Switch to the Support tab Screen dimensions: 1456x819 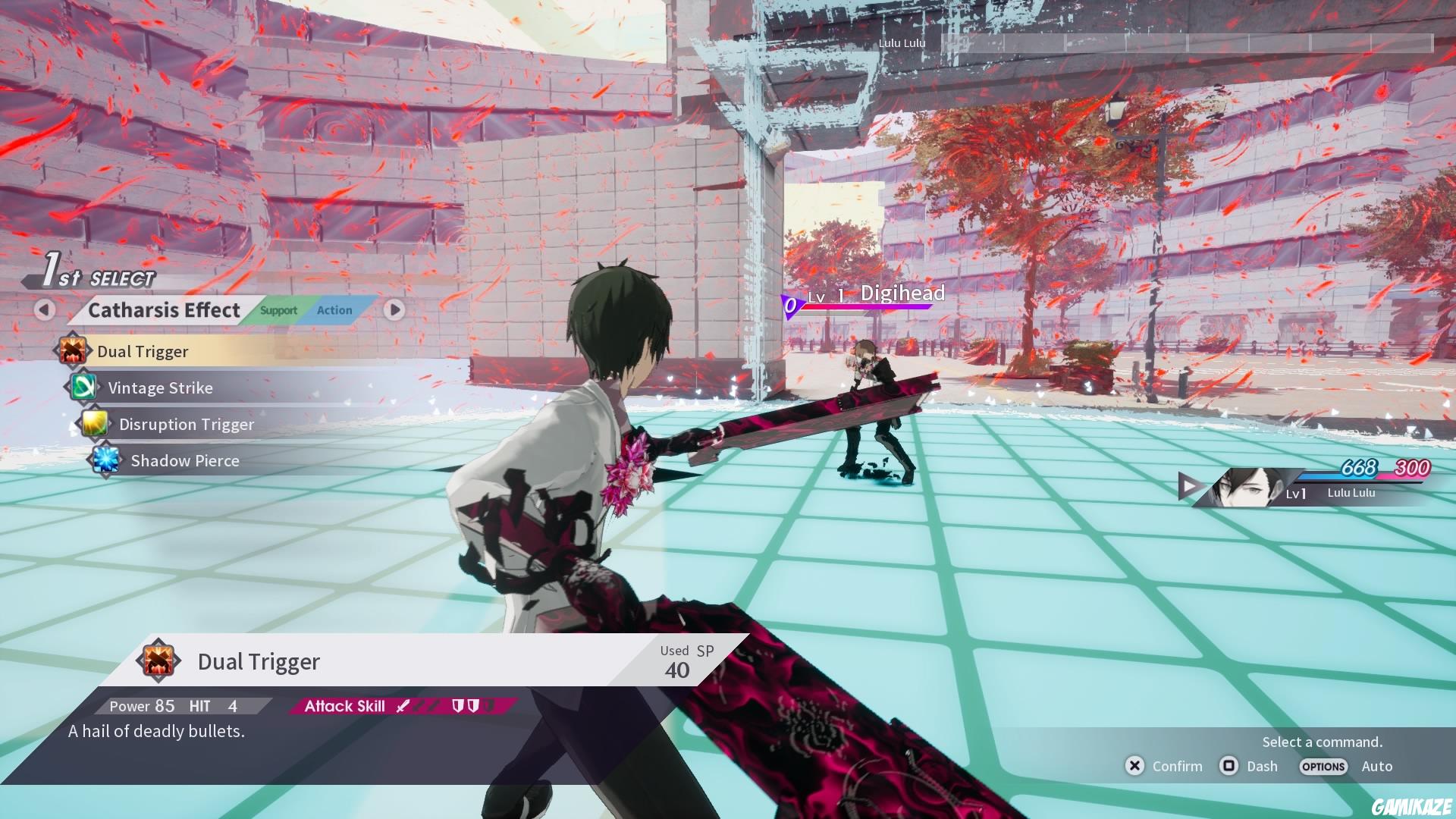[x=278, y=310]
